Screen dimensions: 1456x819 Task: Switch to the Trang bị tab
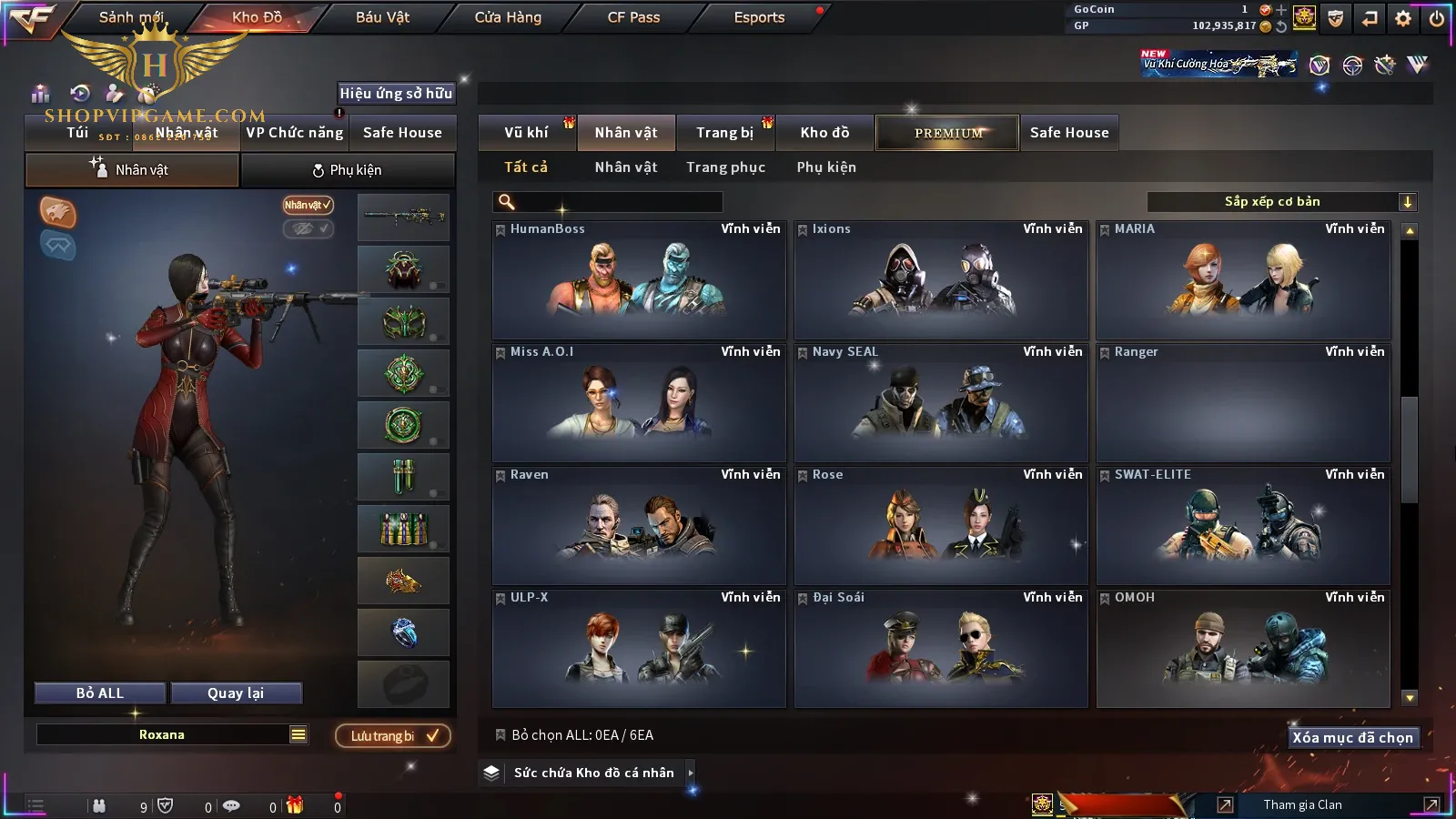point(724,133)
